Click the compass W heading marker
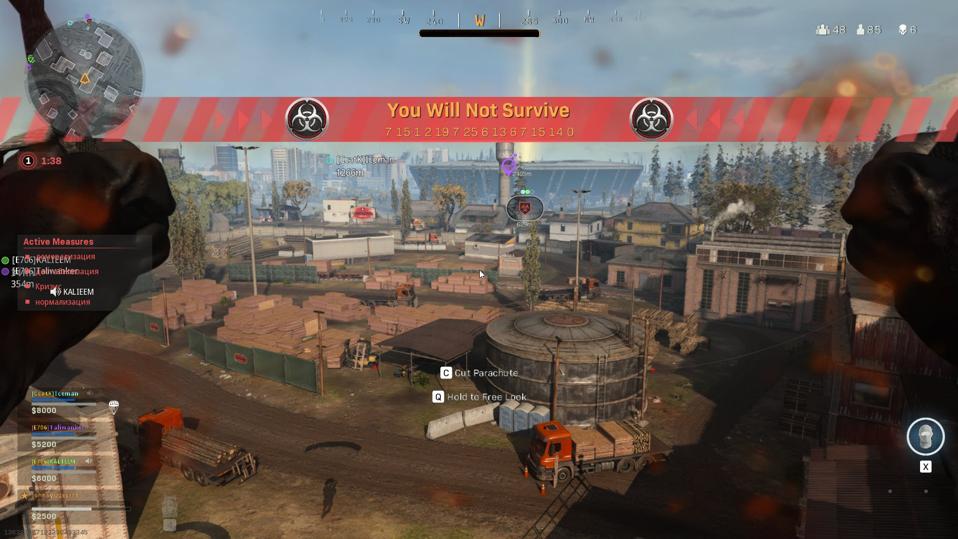The height and width of the screenshot is (539, 958). click(x=479, y=20)
